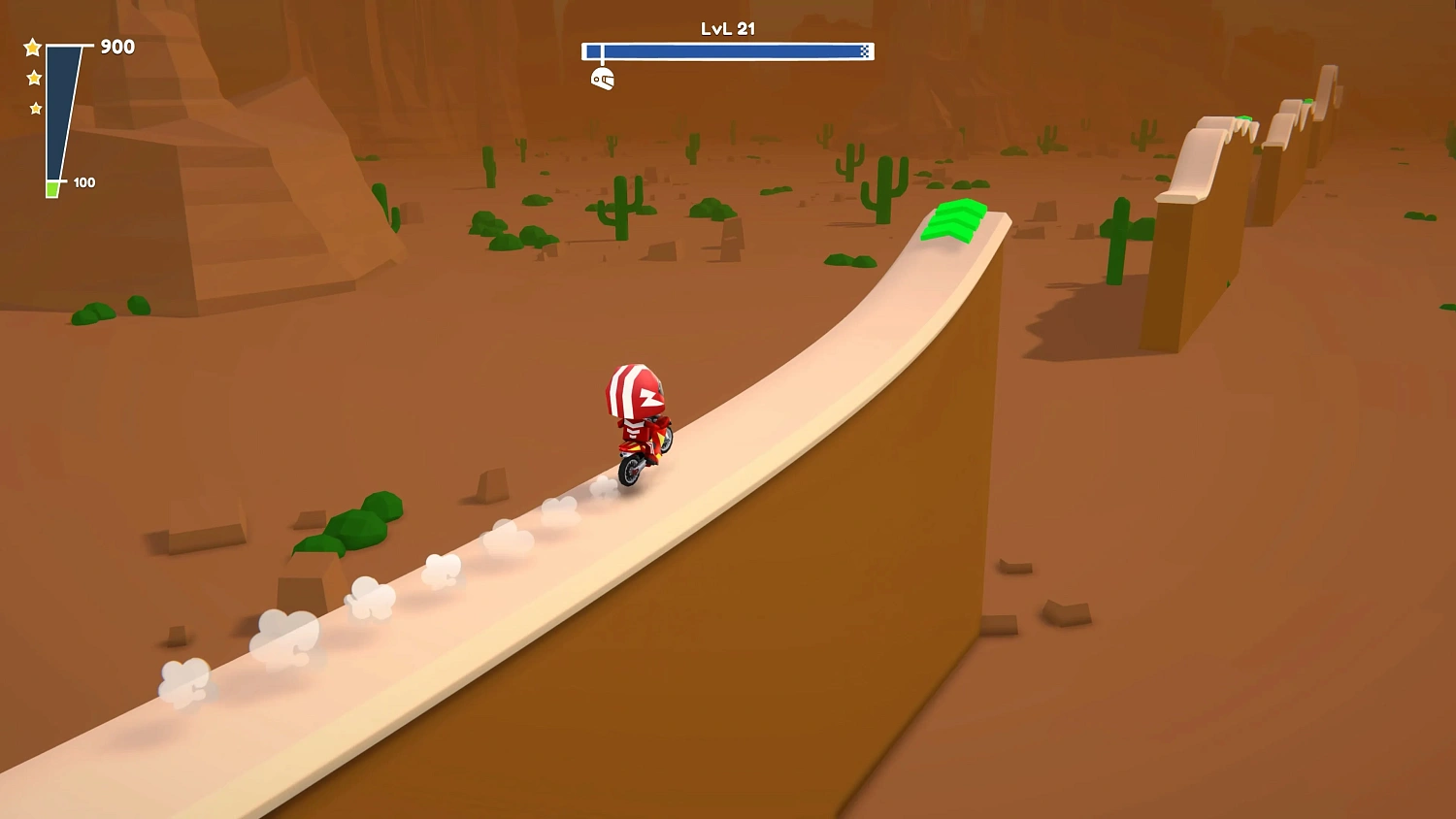The height and width of the screenshot is (819, 1456).
Task: Click the green fill at the score meter base
Action: point(53,187)
